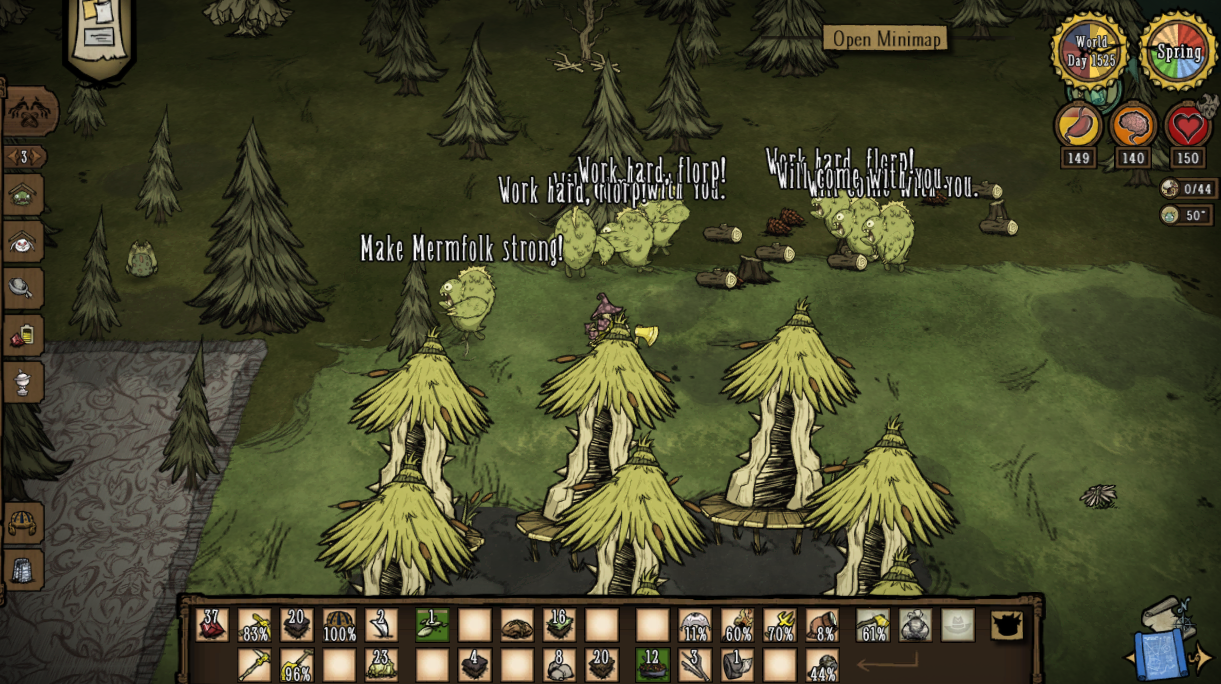Select the golden axe at 83%

pos(254,625)
